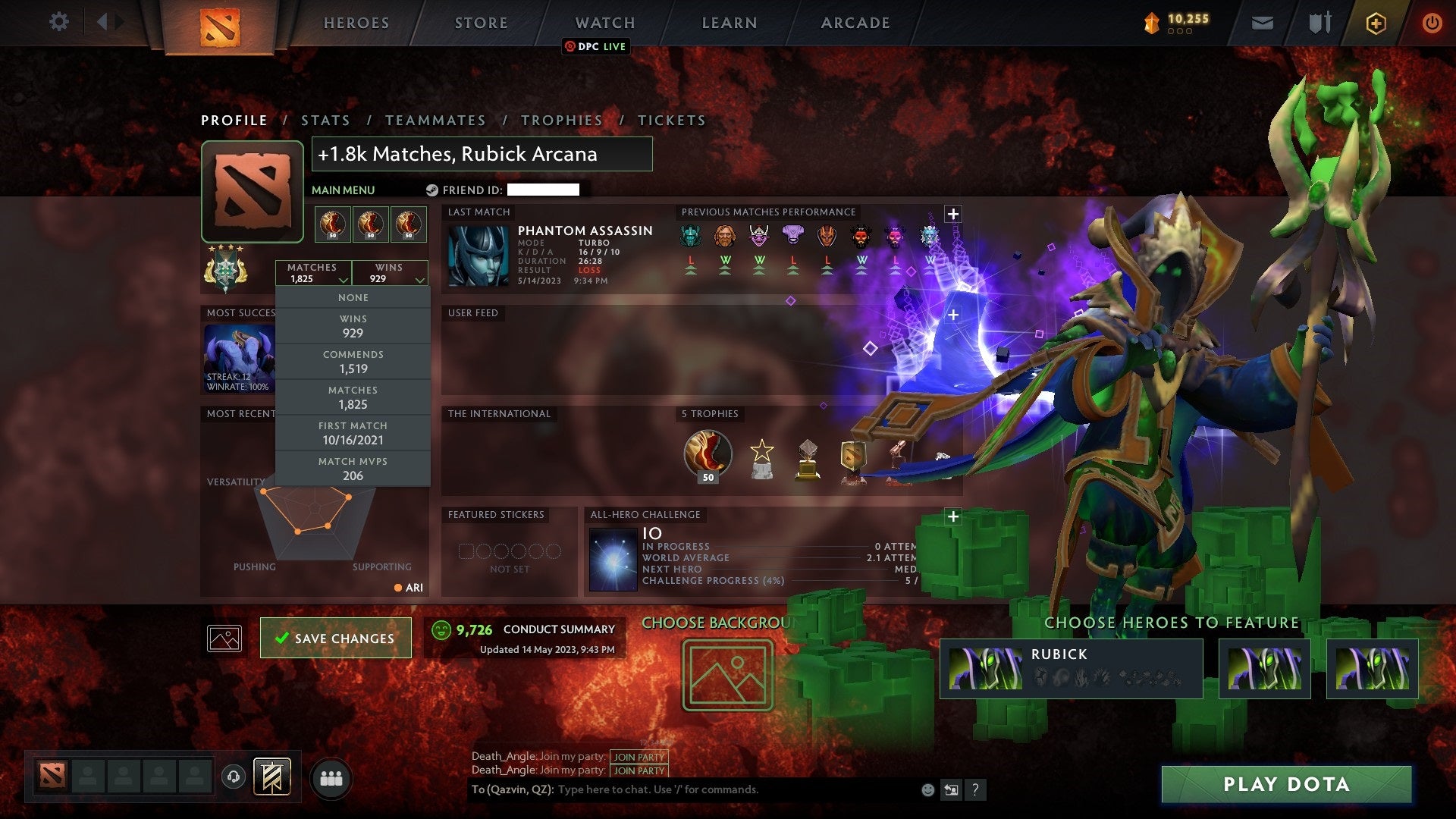The height and width of the screenshot is (819, 1456).
Task: Click the chat settings toggle beside emoticon
Action: (950, 789)
